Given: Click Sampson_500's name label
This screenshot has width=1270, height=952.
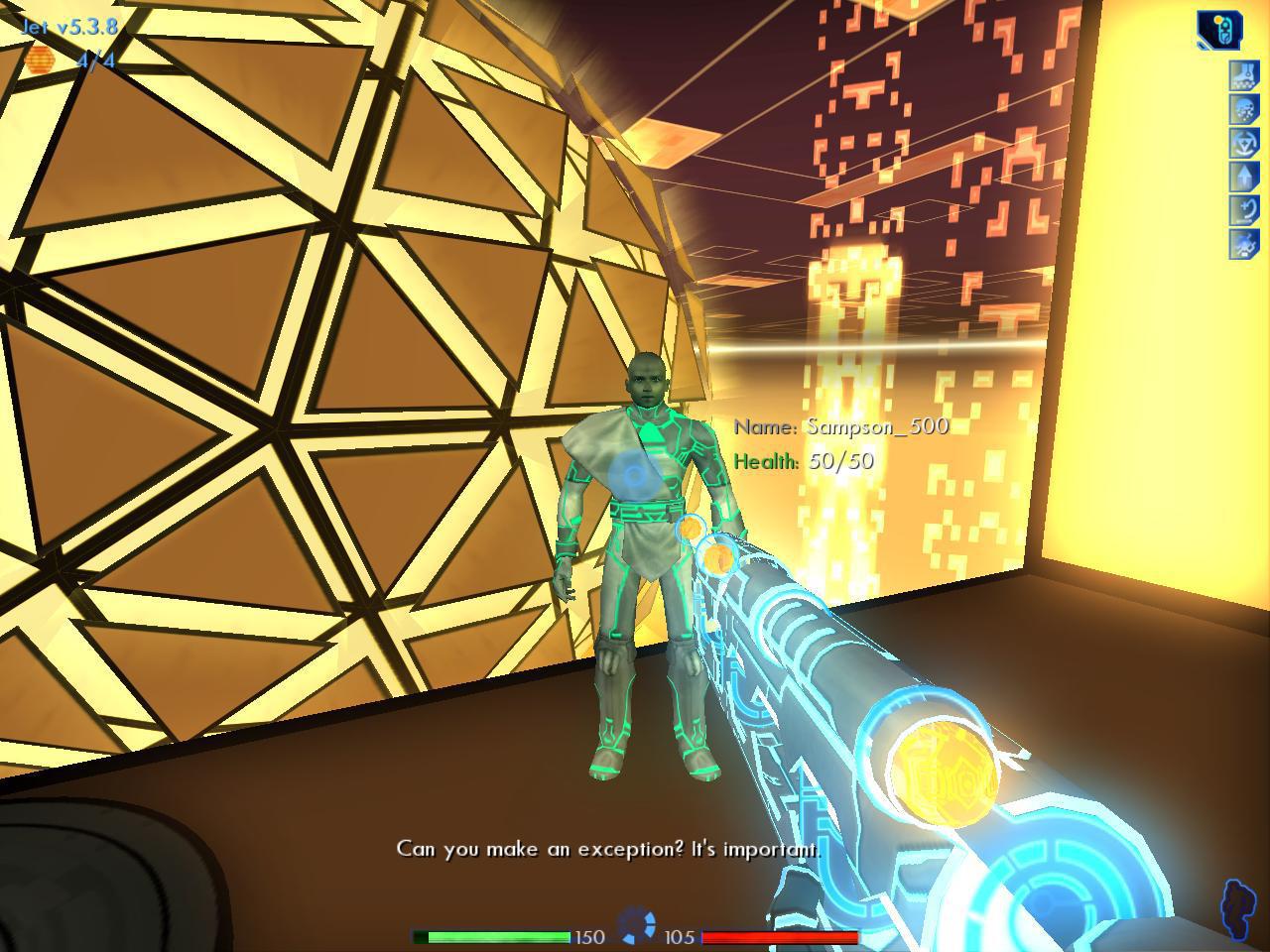Looking at the screenshot, I should (x=841, y=426).
